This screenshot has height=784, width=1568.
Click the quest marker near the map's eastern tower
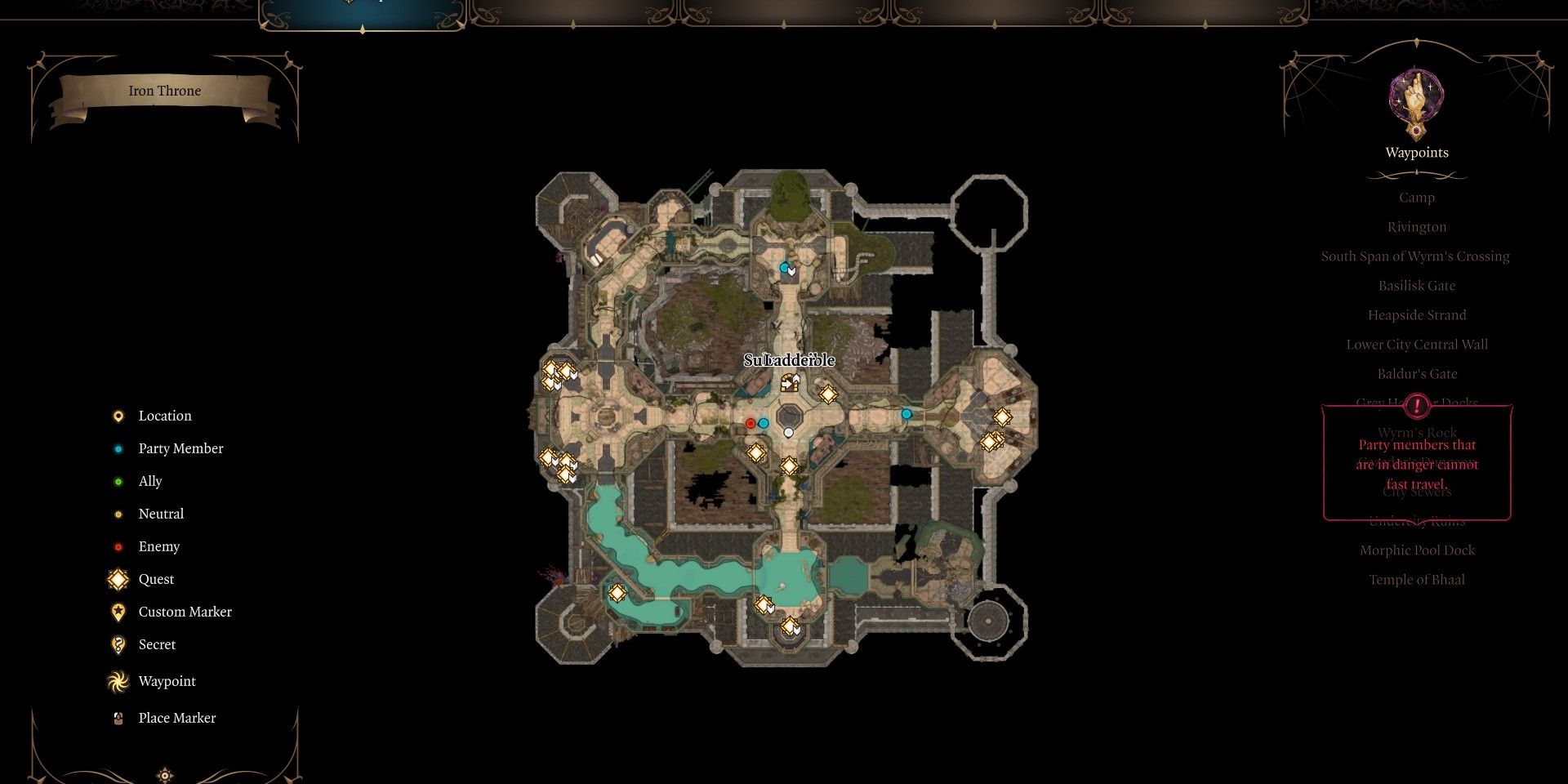(1002, 418)
